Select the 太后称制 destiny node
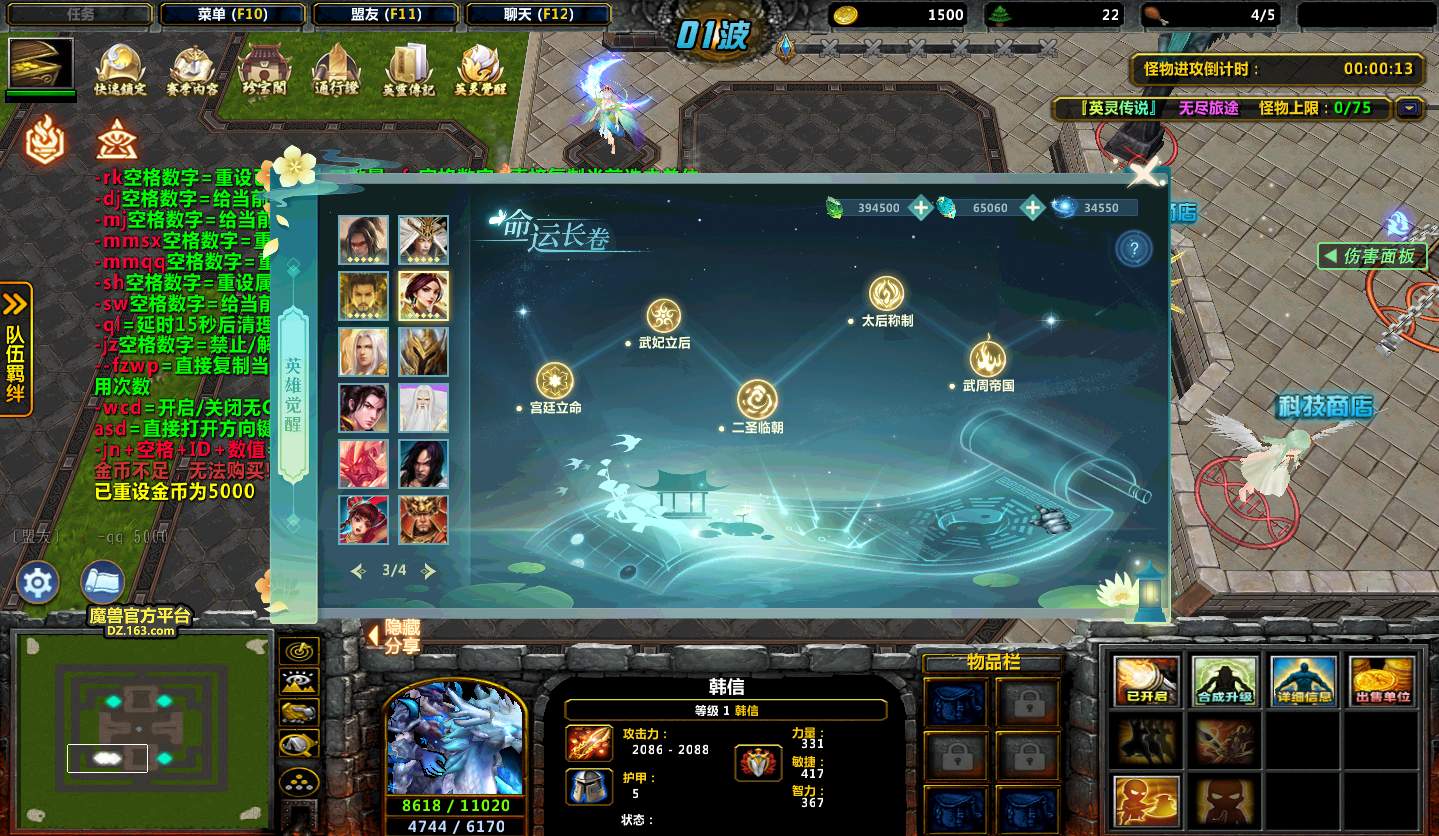 coord(886,294)
